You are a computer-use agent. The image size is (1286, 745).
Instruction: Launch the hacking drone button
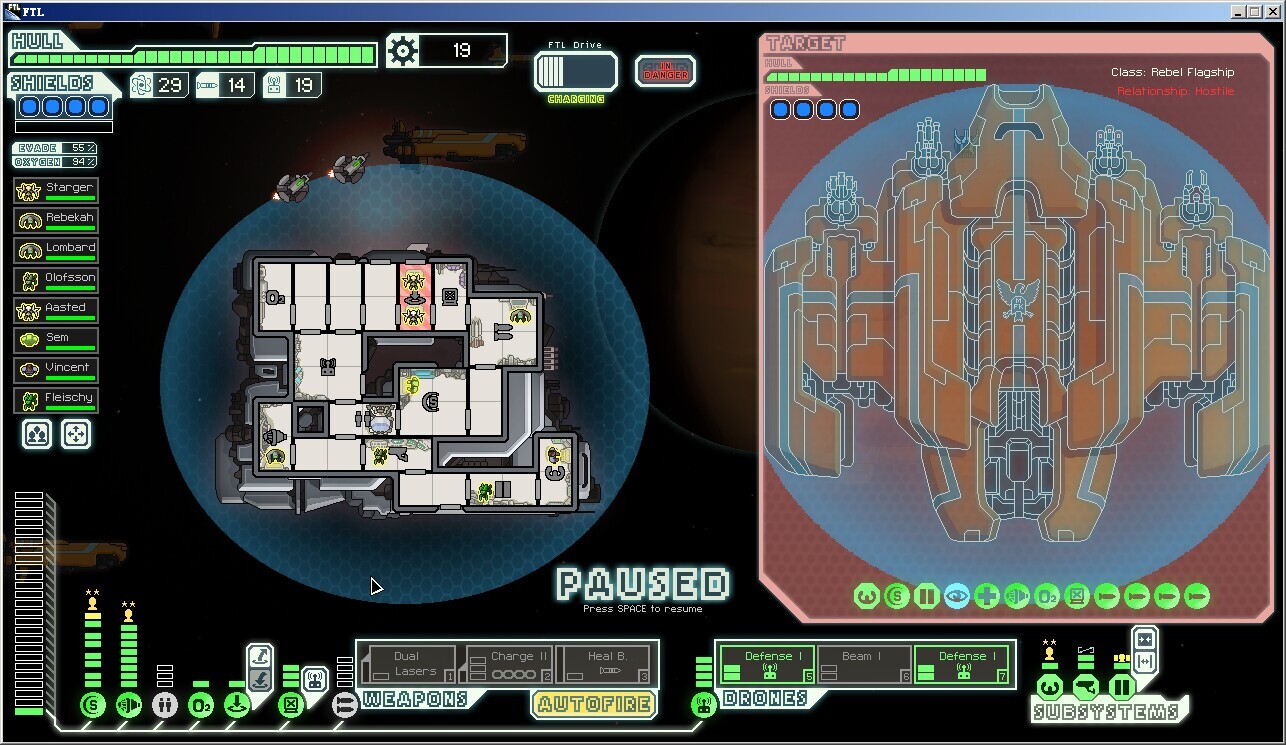[x=315, y=680]
